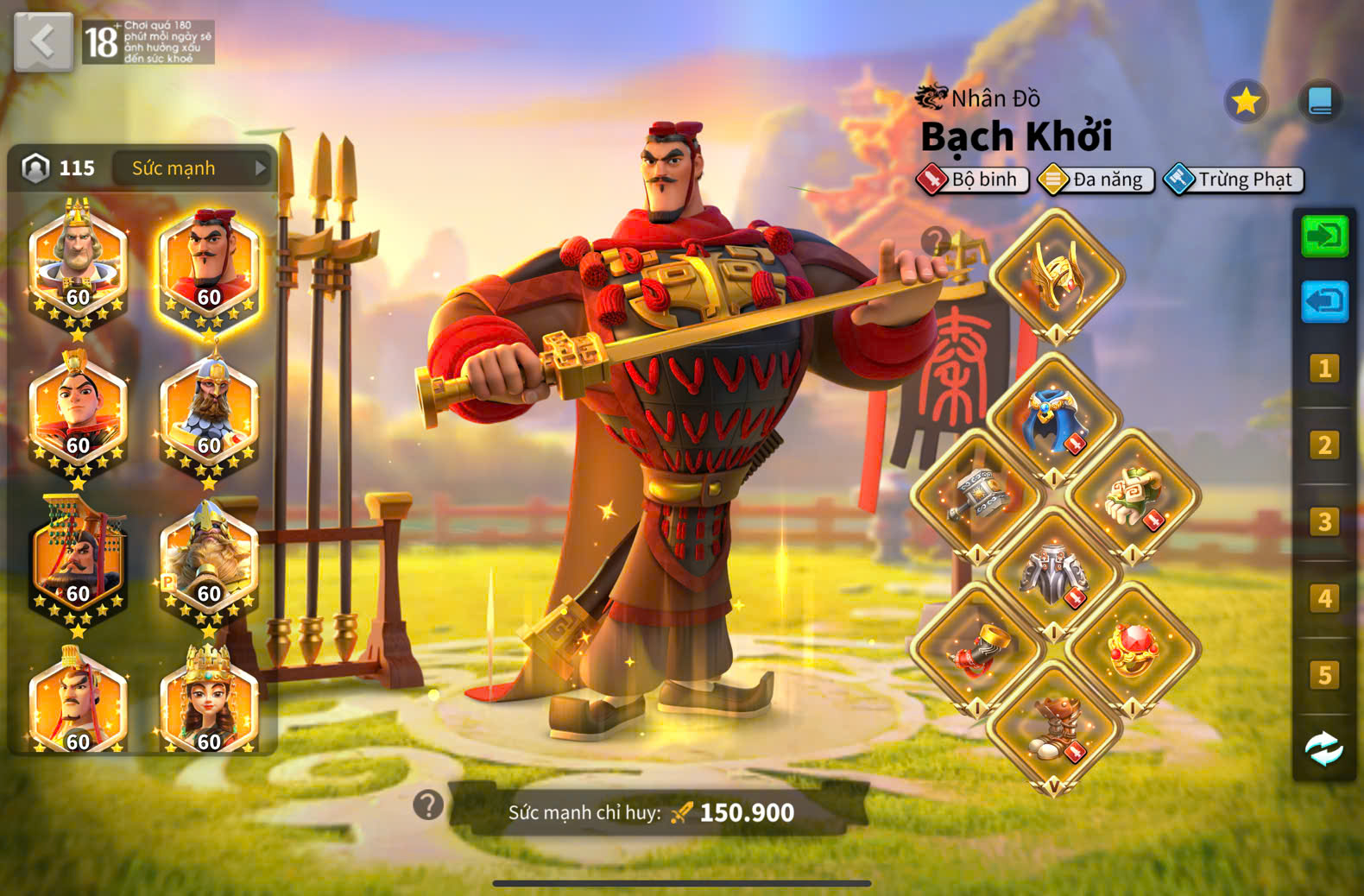
Task: Go back with the arrow button
Action: tap(43, 41)
